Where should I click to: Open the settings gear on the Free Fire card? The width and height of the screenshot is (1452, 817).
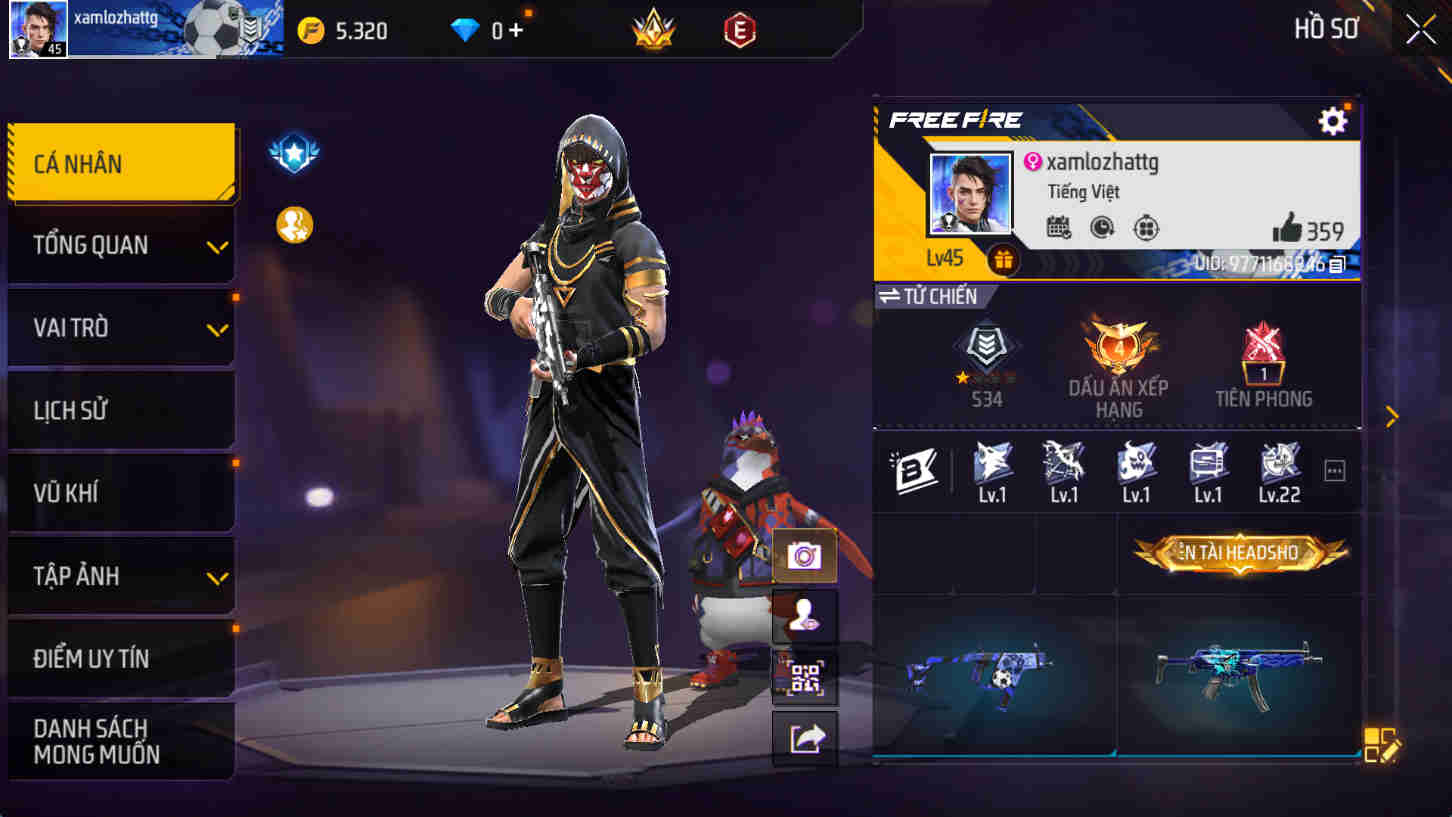point(1333,119)
